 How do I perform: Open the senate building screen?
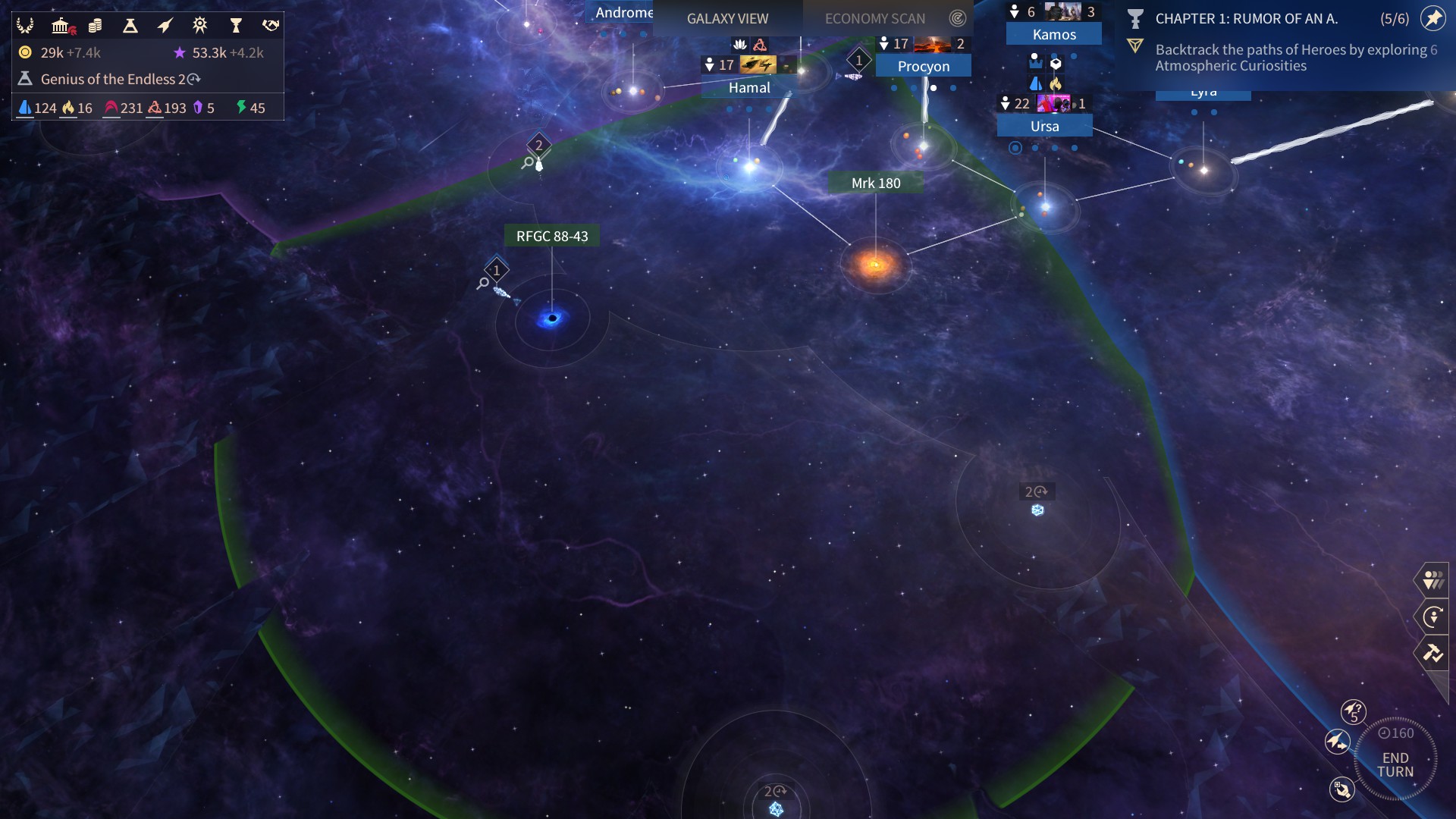(x=61, y=26)
